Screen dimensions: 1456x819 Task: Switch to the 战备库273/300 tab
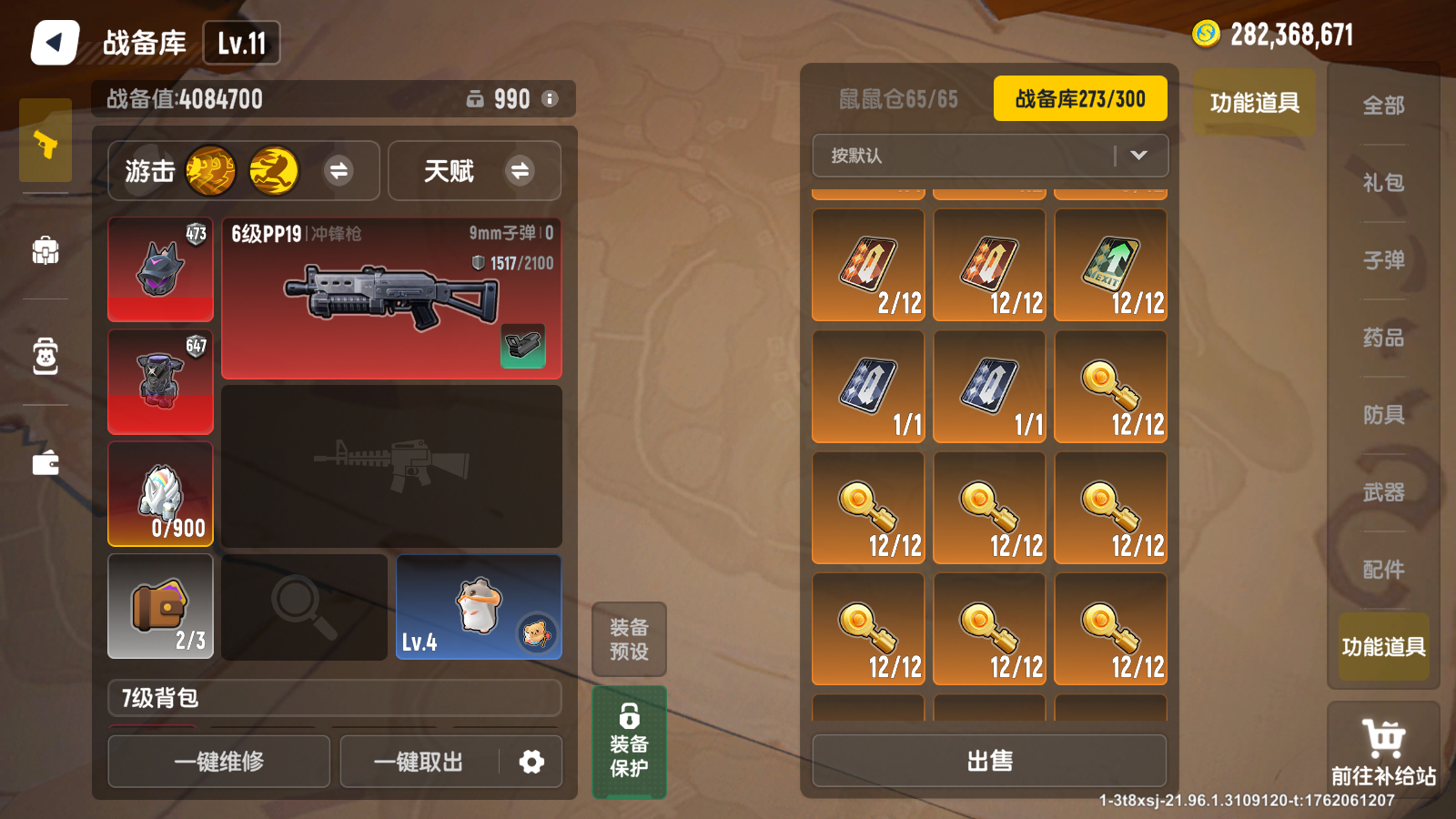click(1079, 98)
